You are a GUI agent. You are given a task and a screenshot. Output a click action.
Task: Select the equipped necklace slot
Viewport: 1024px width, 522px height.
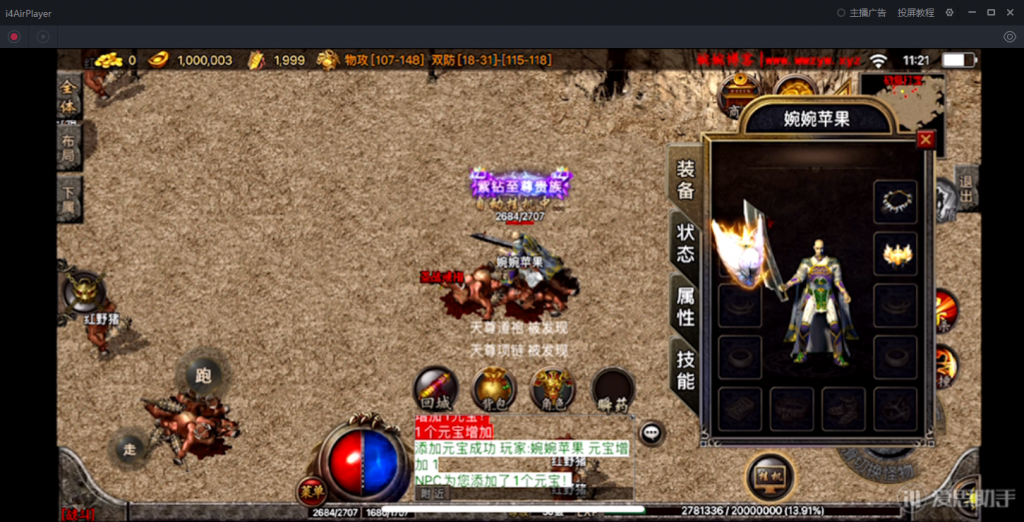pos(895,201)
